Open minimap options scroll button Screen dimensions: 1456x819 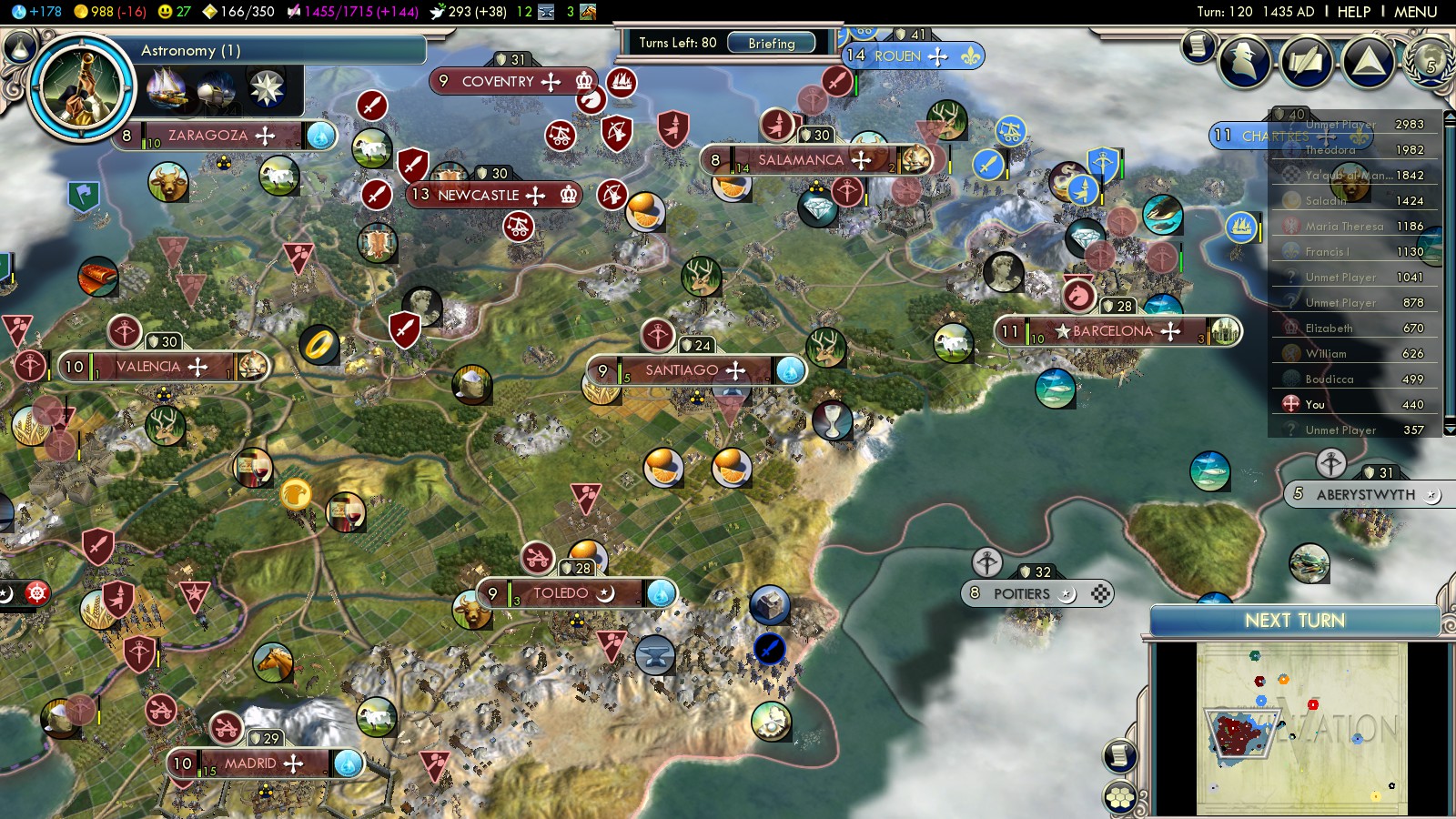point(1120,755)
